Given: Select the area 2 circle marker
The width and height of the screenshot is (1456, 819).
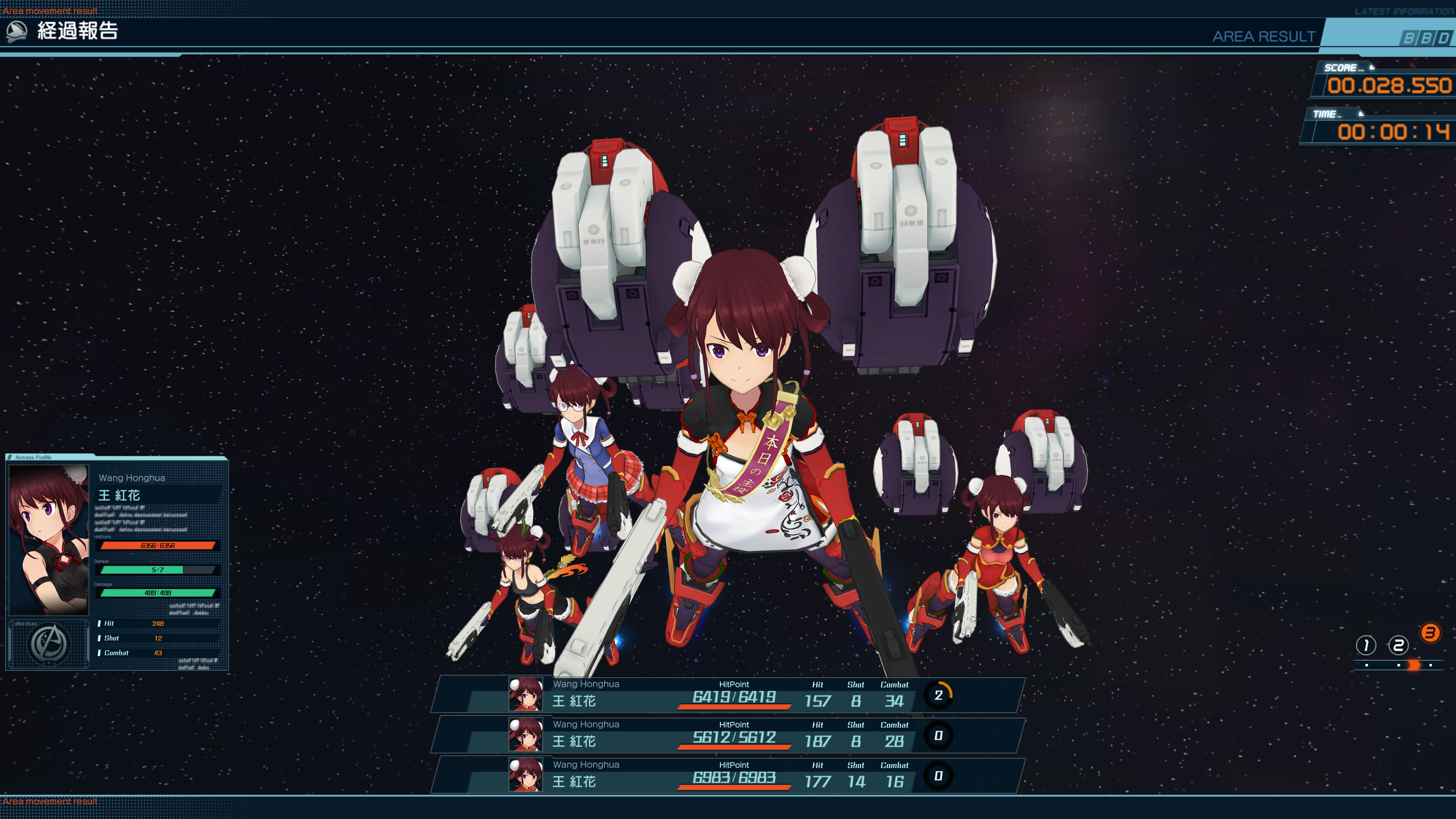Looking at the screenshot, I should (1398, 645).
